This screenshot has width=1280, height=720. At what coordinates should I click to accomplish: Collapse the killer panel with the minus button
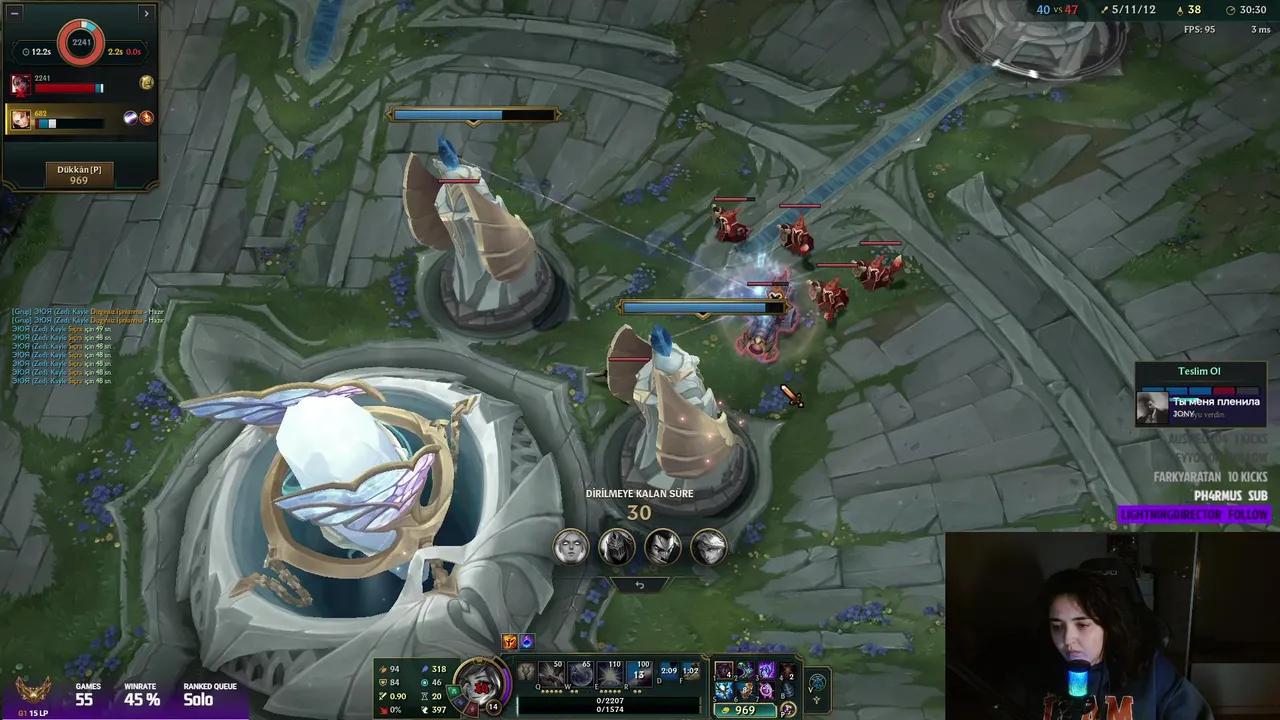tap(14, 13)
